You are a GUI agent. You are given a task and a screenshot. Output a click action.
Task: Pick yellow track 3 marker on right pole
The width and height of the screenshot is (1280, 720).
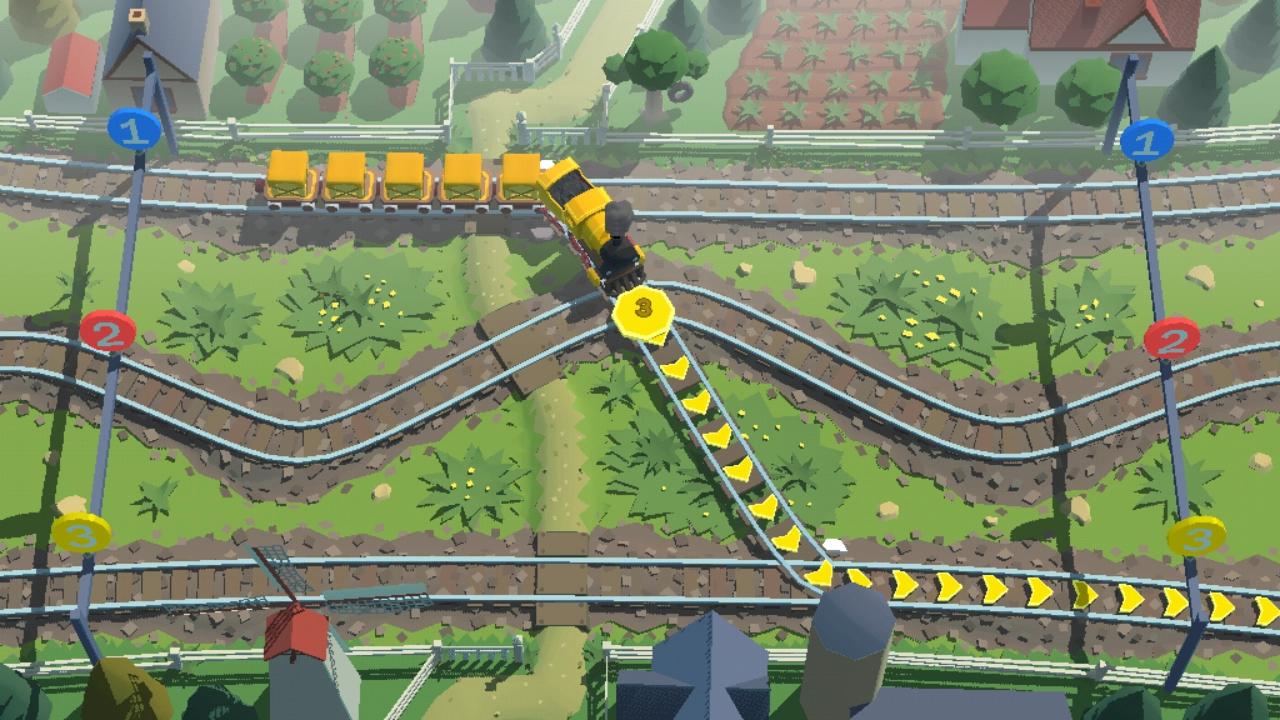click(1196, 536)
